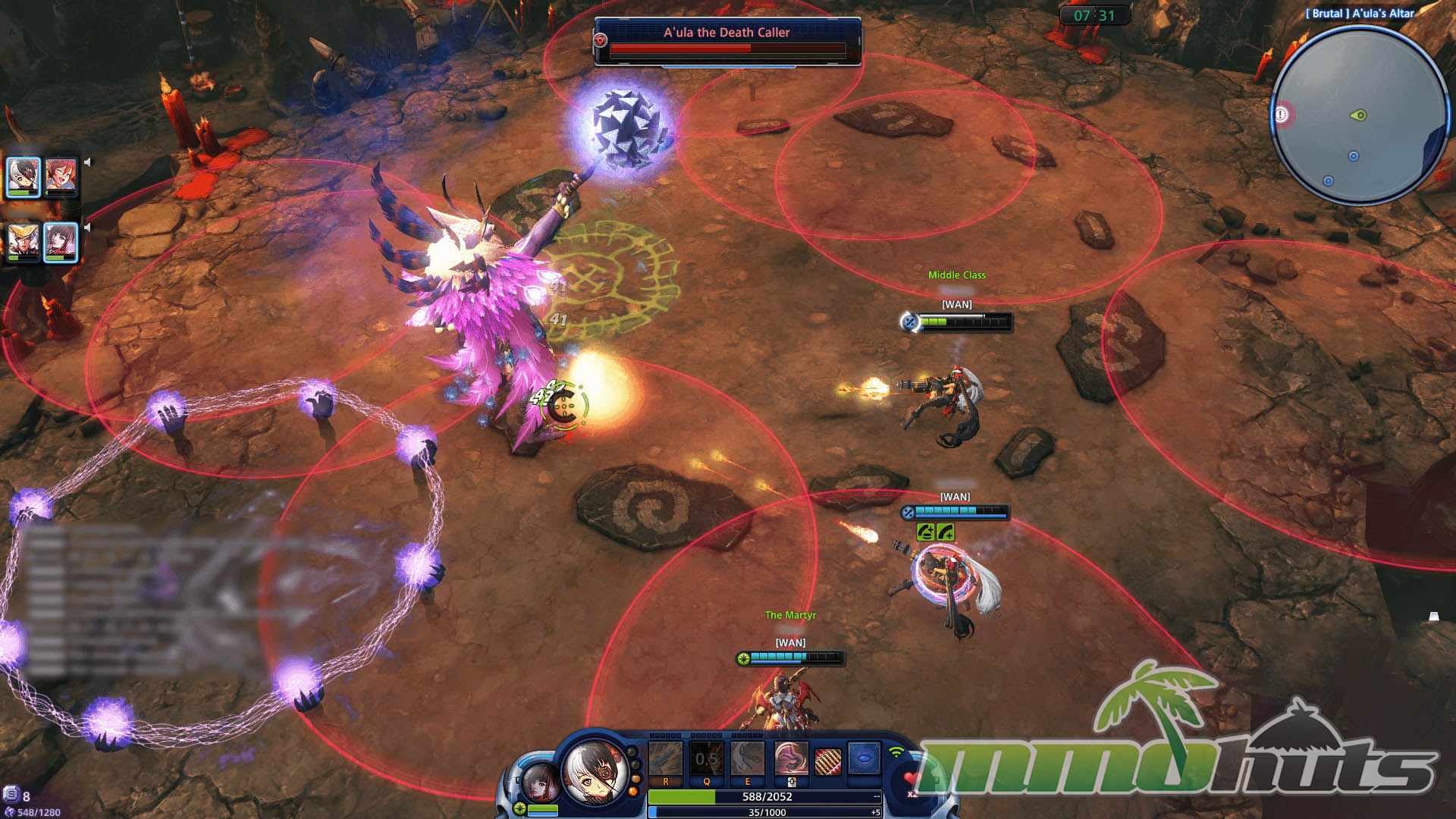The width and height of the screenshot is (1456, 819).
Task: Select the eyepatch girl party portrait
Action: [23, 175]
